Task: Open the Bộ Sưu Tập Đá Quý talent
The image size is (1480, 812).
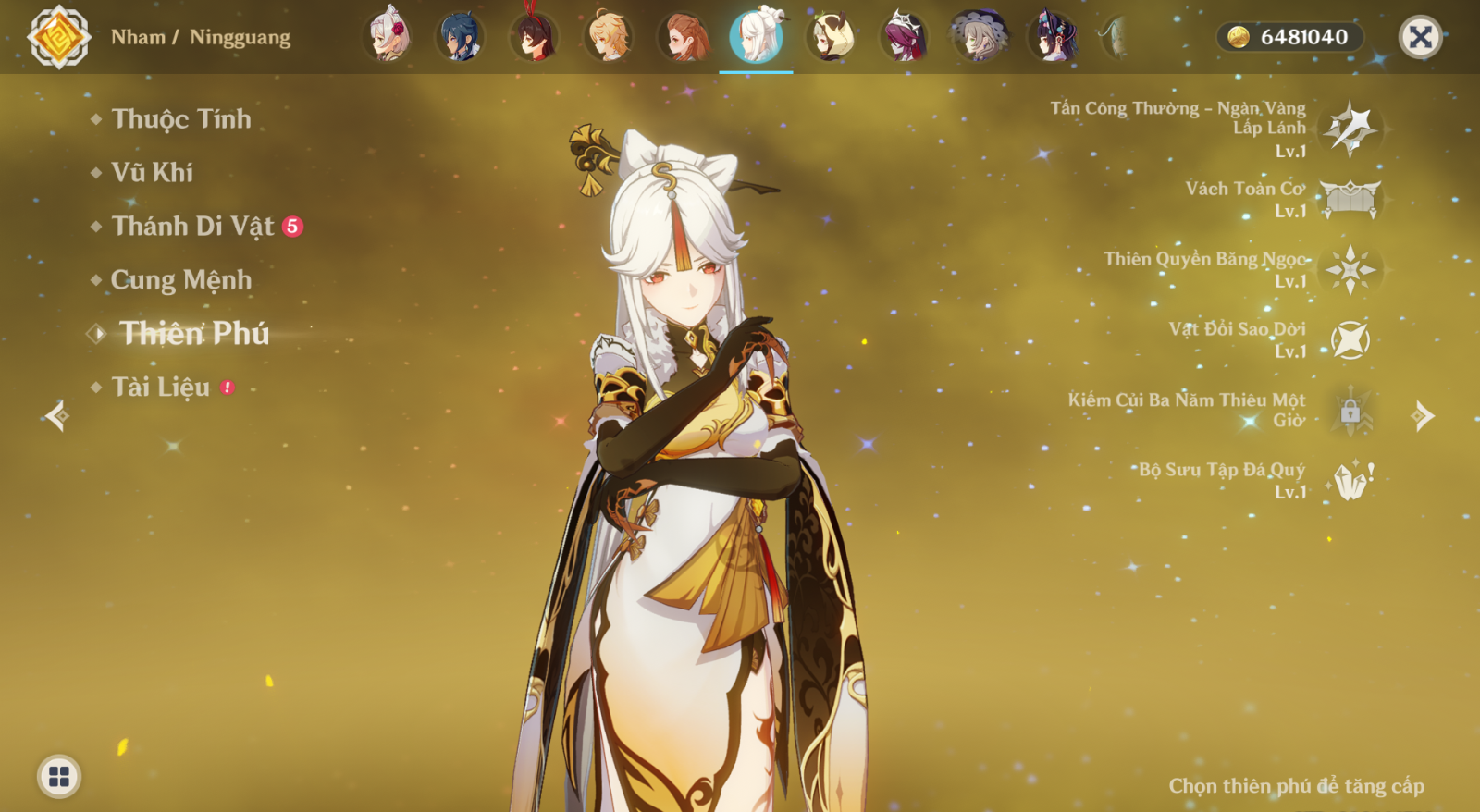Action: (x=1350, y=480)
